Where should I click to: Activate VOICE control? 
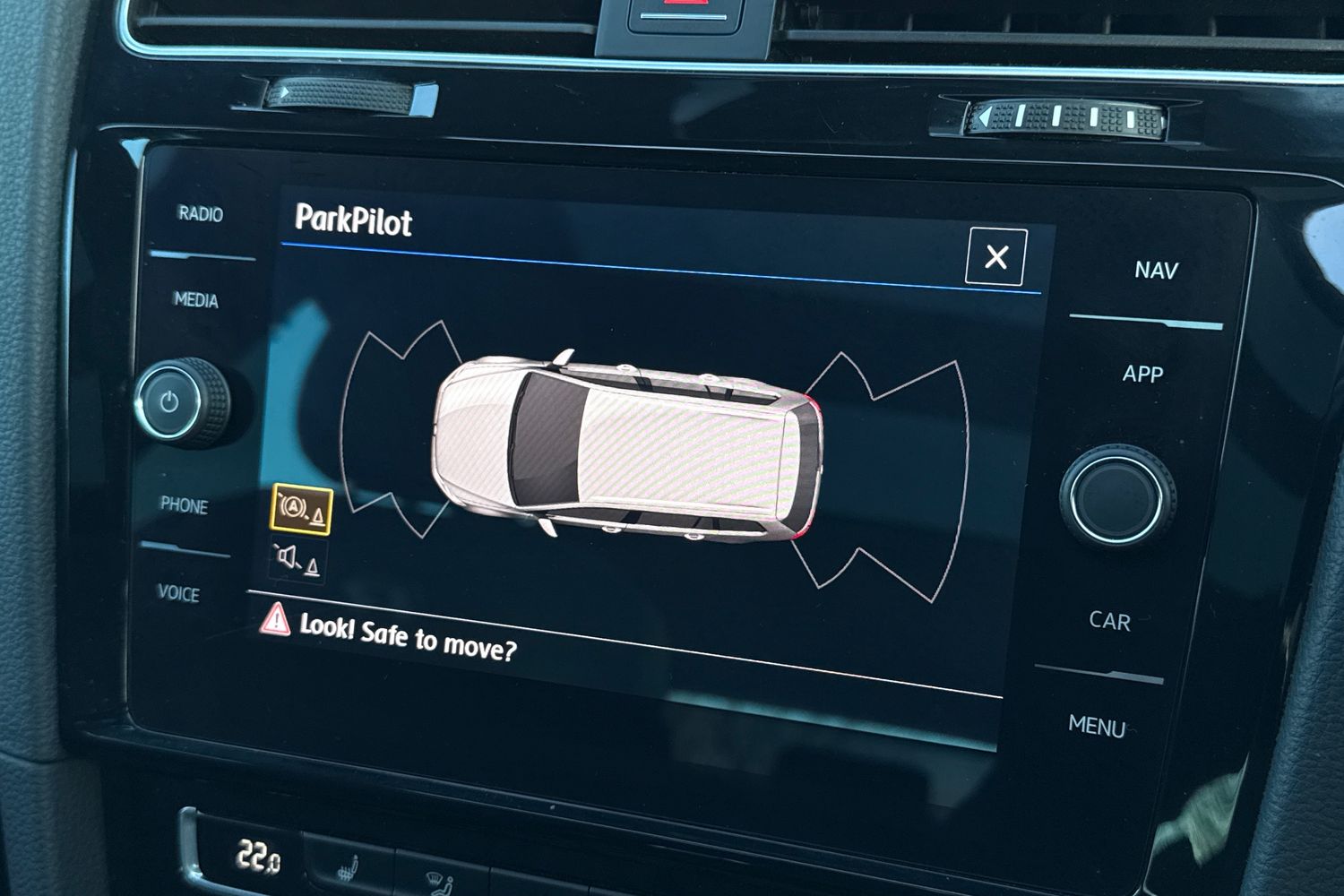tap(178, 593)
